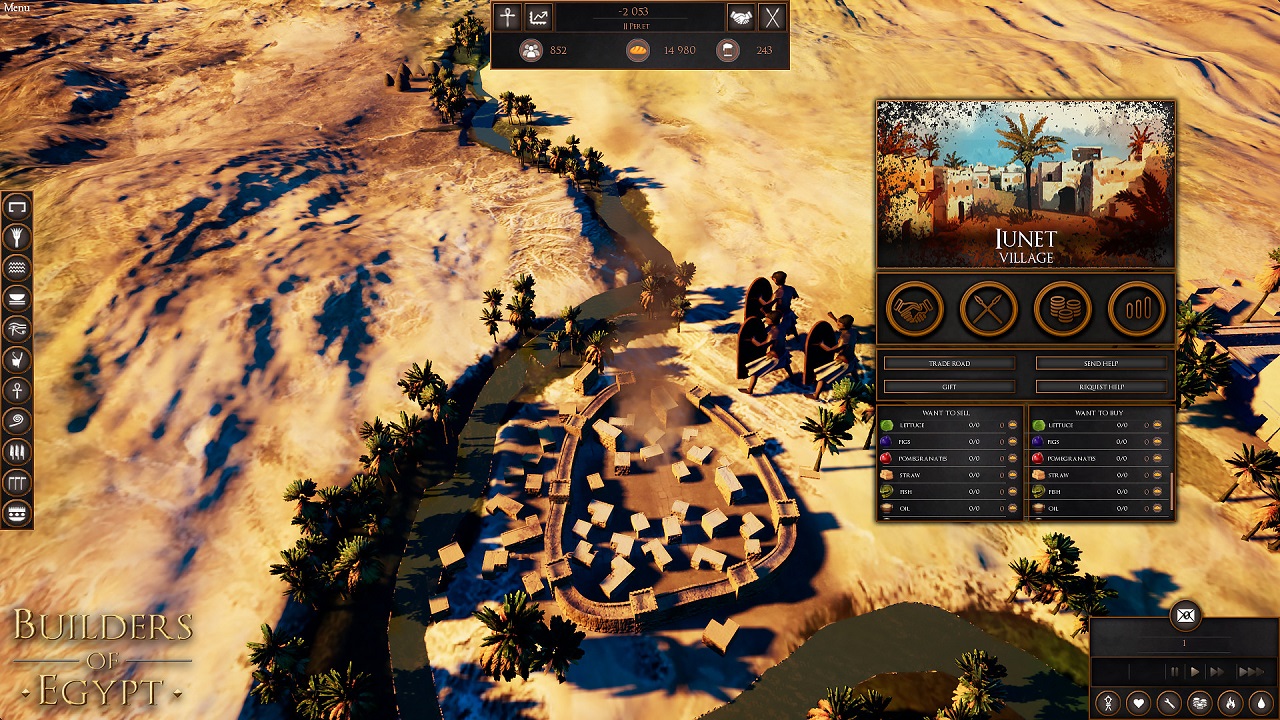The width and height of the screenshot is (1280, 720).
Task: Open the handshake icon in the top bar
Action: (740, 17)
